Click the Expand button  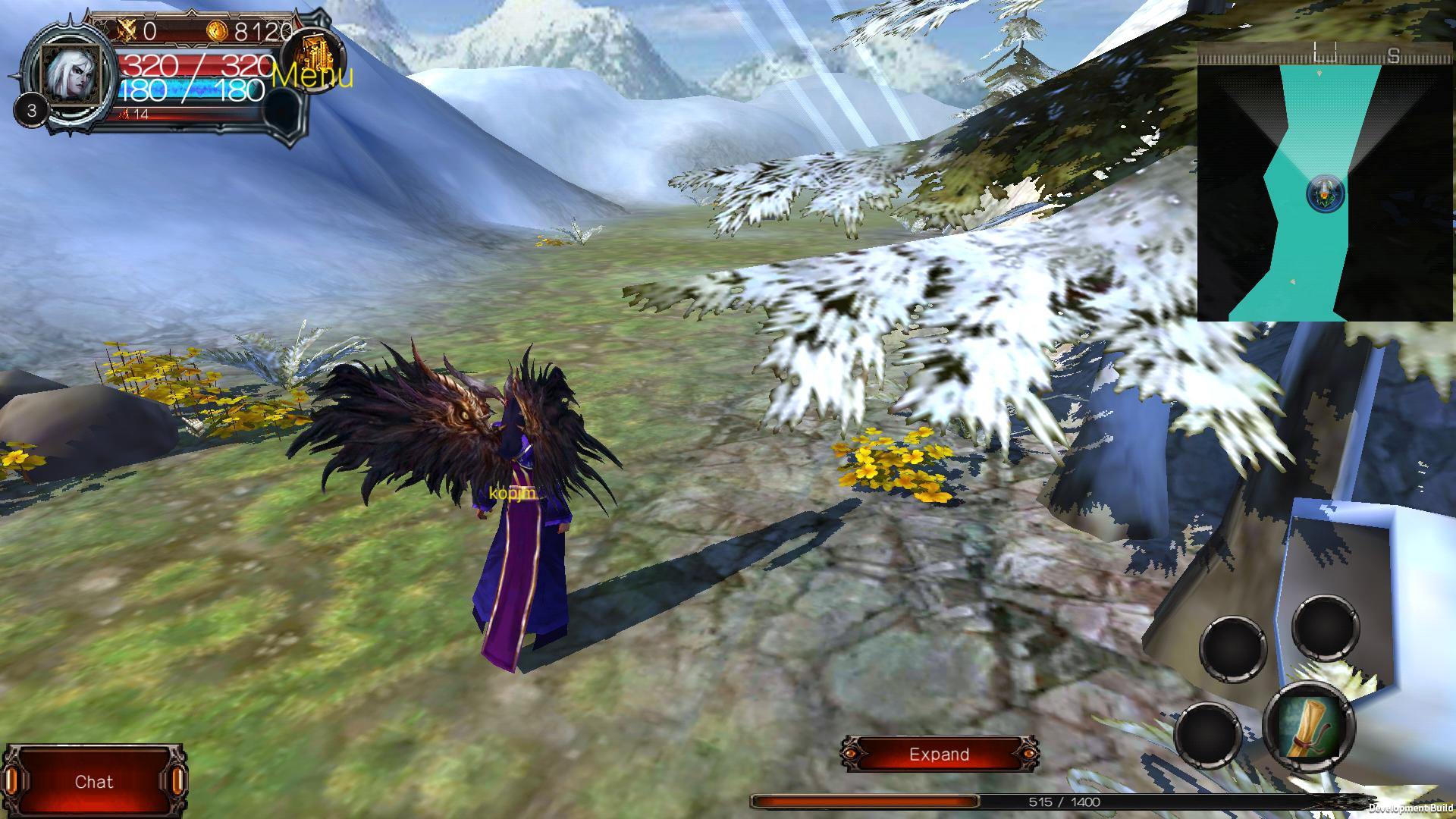tap(939, 755)
